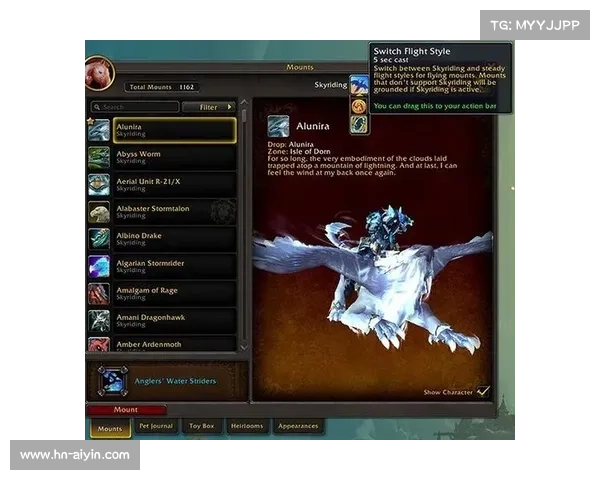Screen dimensions: 600x480
Task: Click the red Mount button
Action: [126, 410]
